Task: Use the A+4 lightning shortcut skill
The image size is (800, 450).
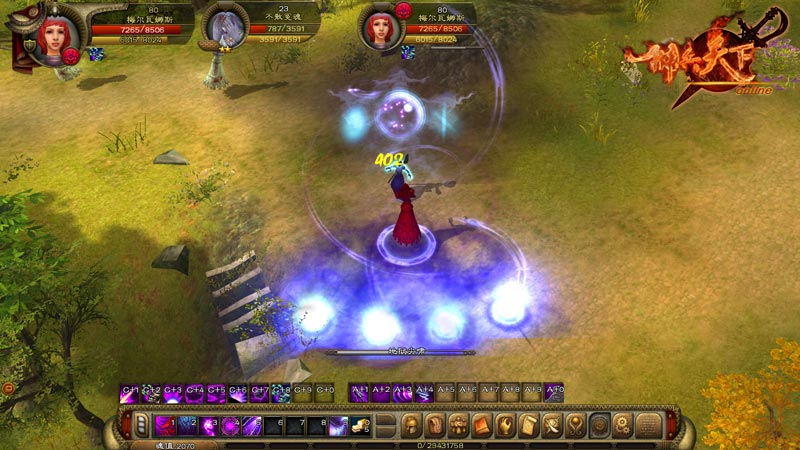Action: tap(424, 394)
